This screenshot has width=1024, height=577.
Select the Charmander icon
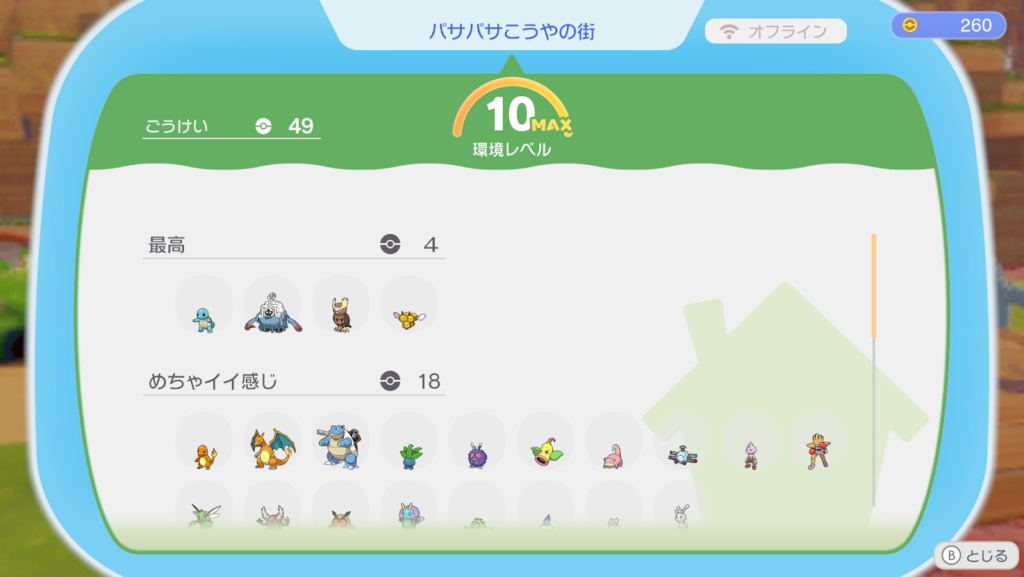click(x=204, y=457)
